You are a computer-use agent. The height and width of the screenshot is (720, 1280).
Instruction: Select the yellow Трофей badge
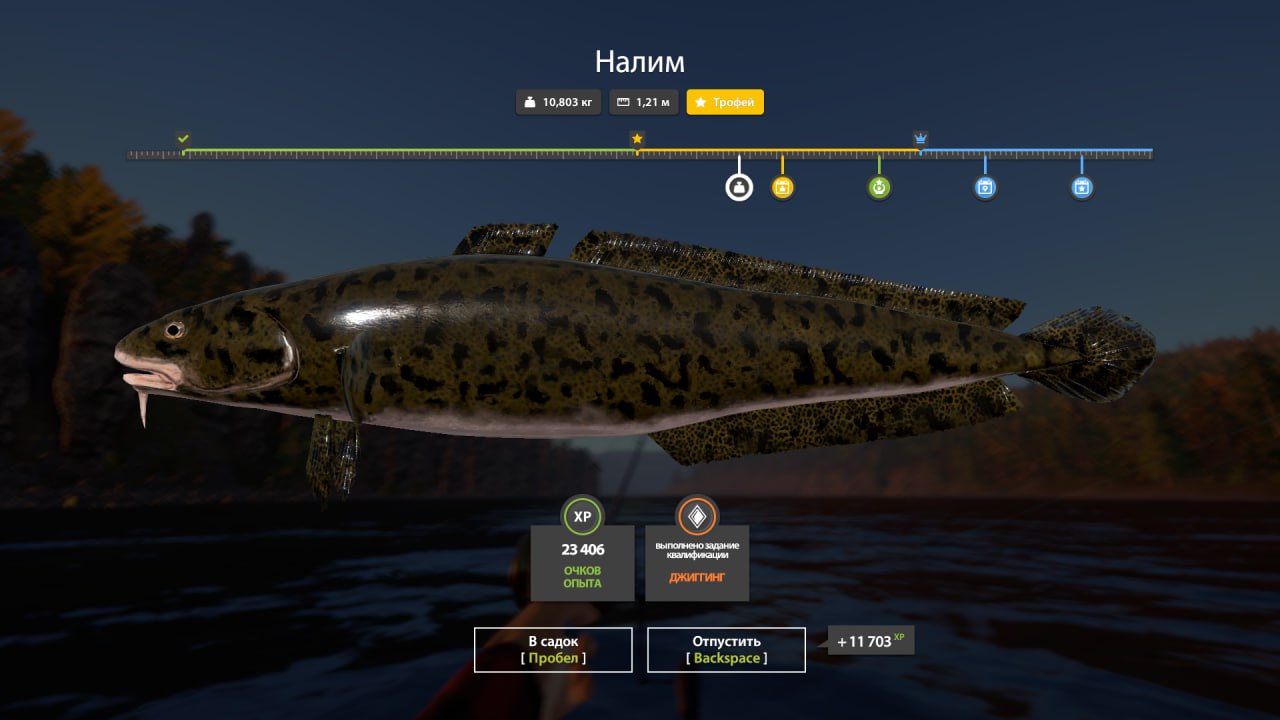(x=725, y=102)
